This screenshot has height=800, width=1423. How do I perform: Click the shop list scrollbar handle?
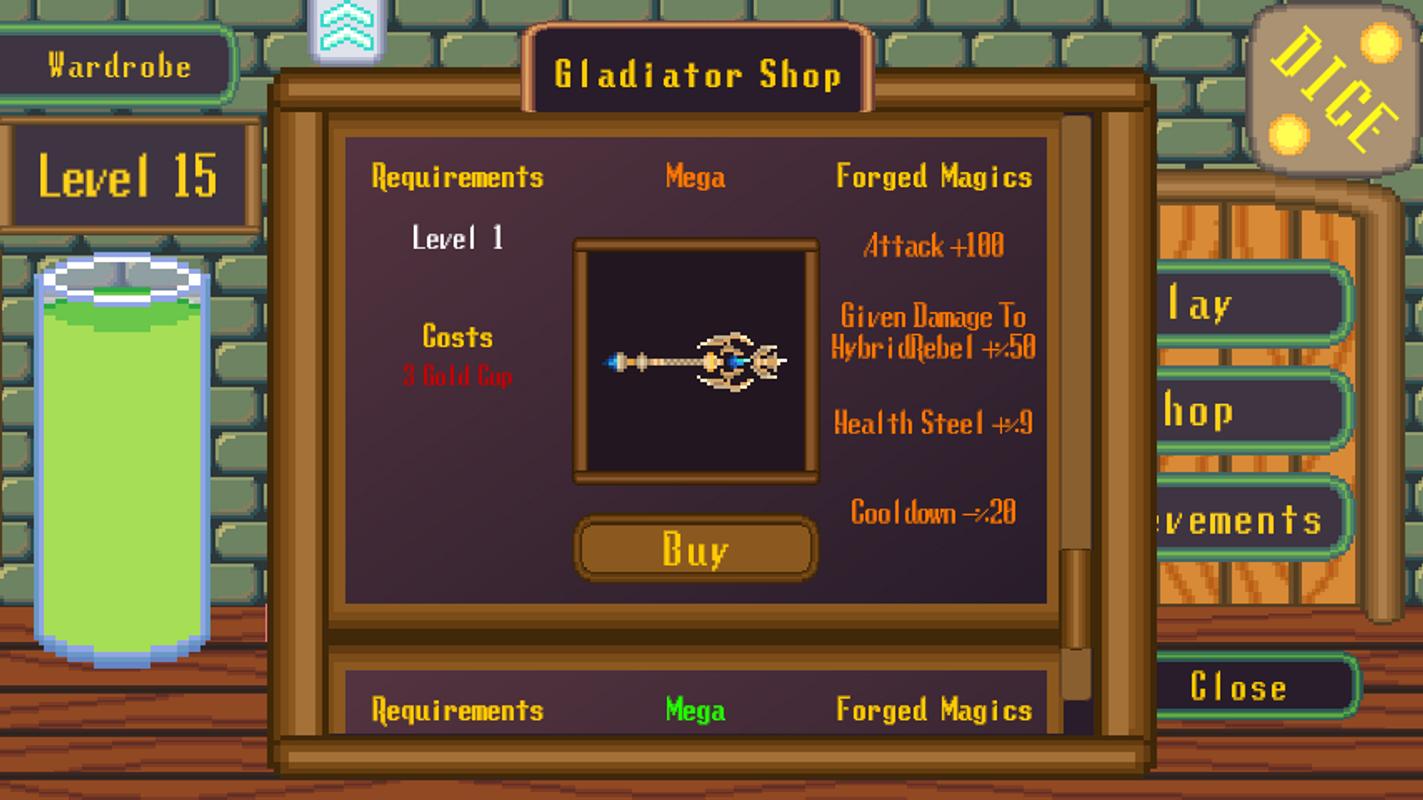[x=1075, y=598]
